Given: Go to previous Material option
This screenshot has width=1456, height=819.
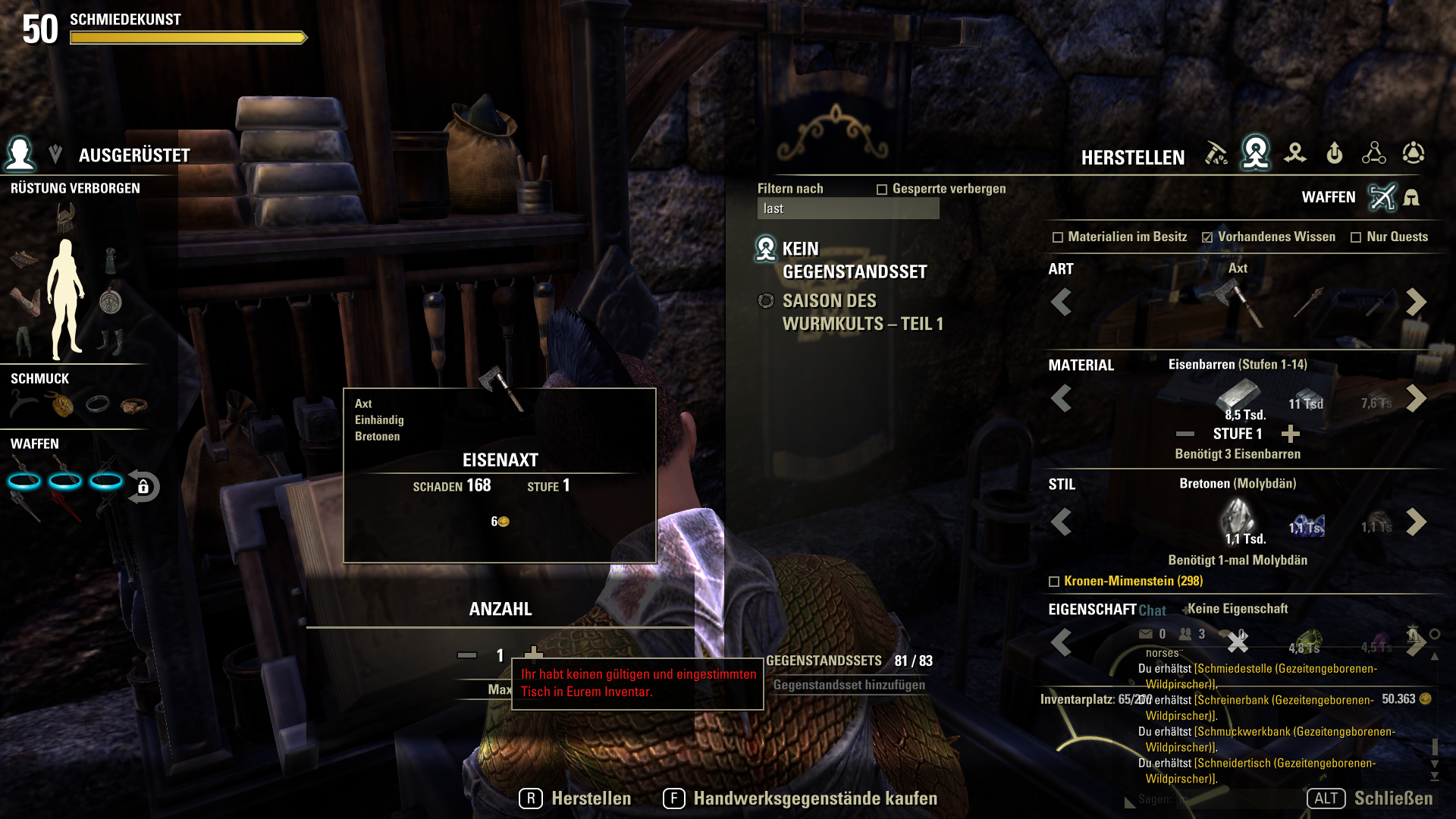Looking at the screenshot, I should [1061, 398].
